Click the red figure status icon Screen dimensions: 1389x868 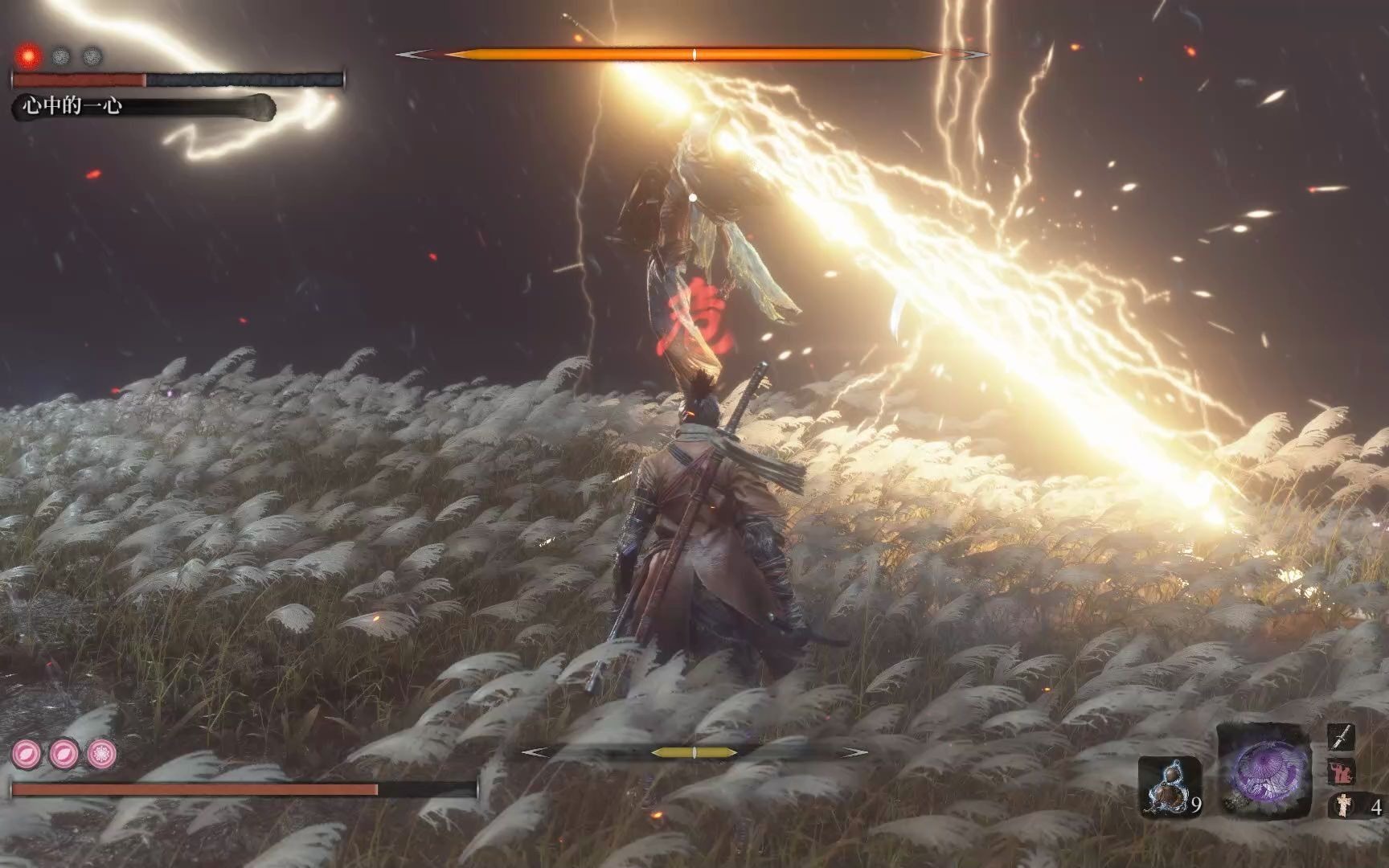(1341, 772)
